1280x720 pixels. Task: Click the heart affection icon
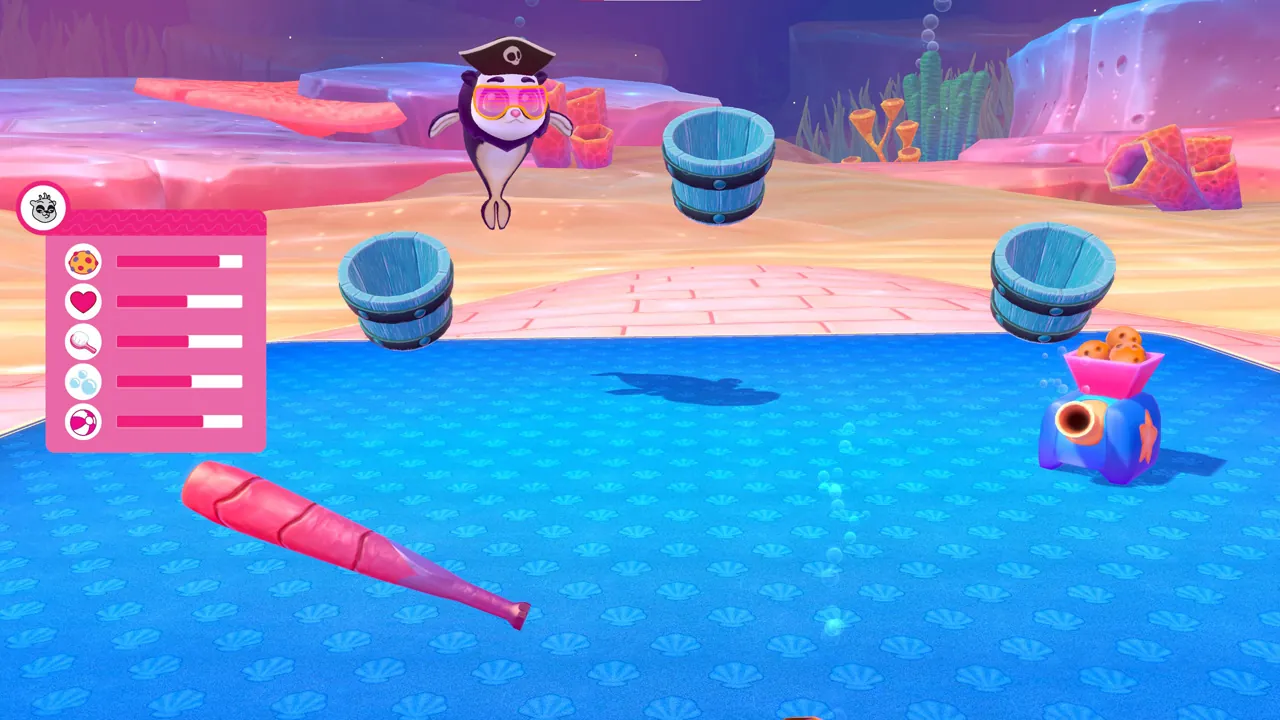(83, 302)
